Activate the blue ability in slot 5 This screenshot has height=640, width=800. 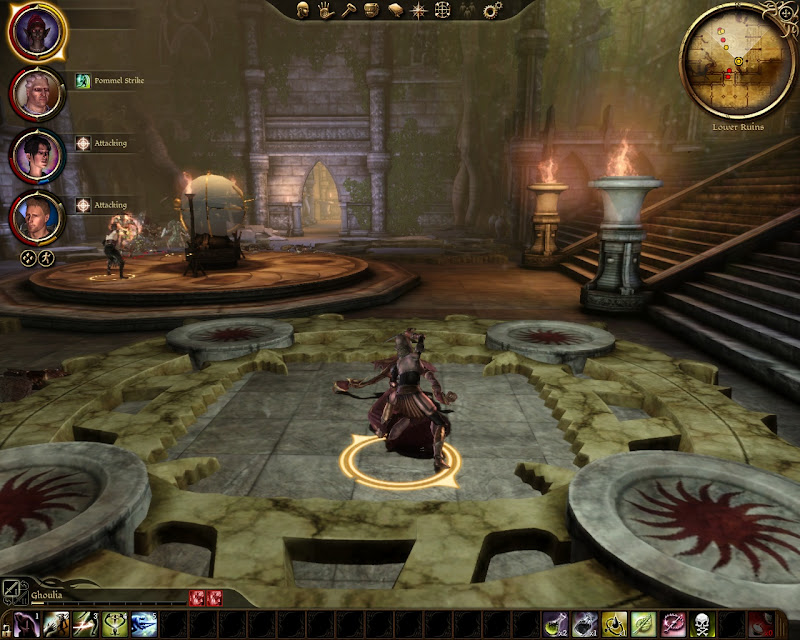145,625
